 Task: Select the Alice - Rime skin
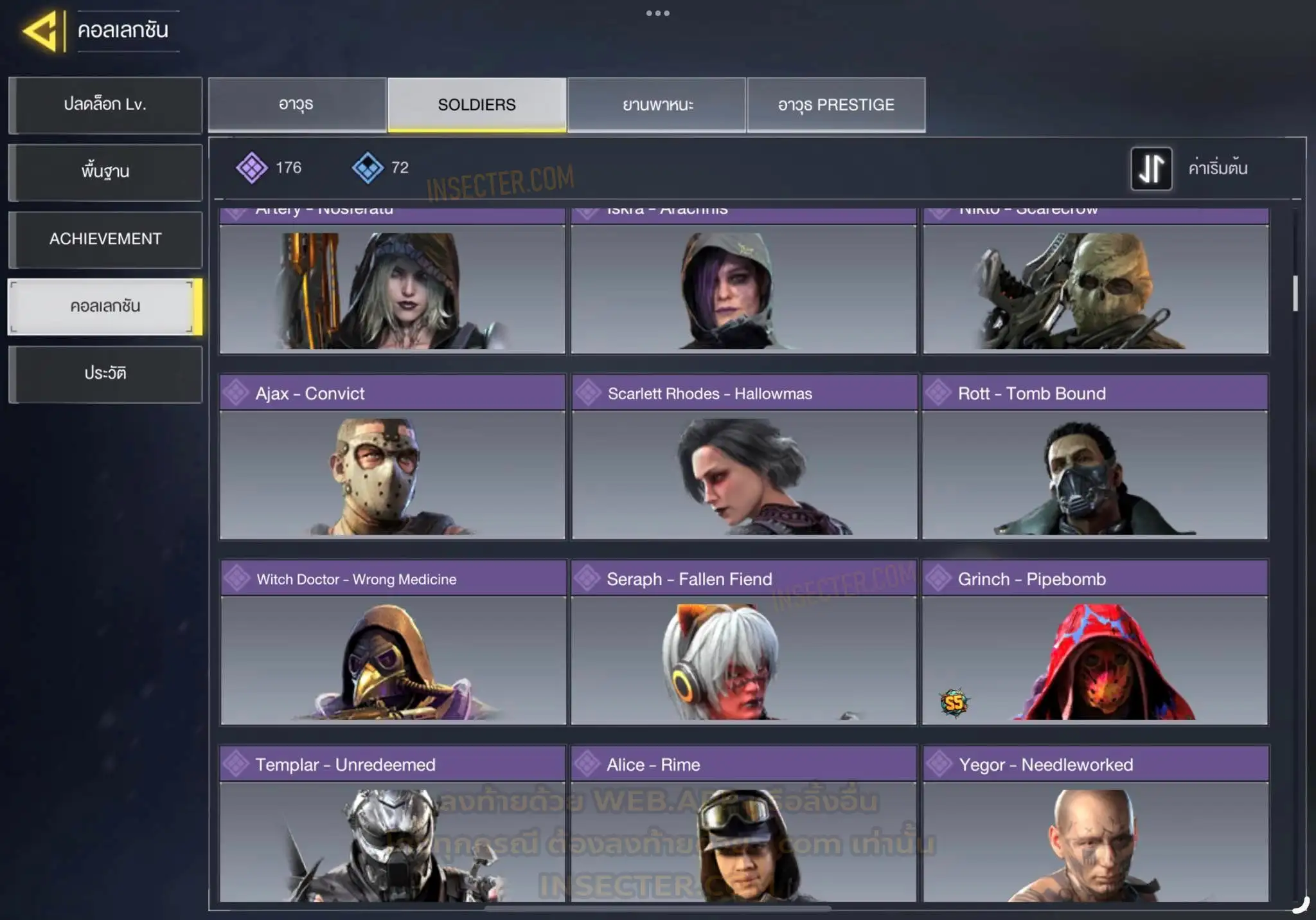point(743,824)
